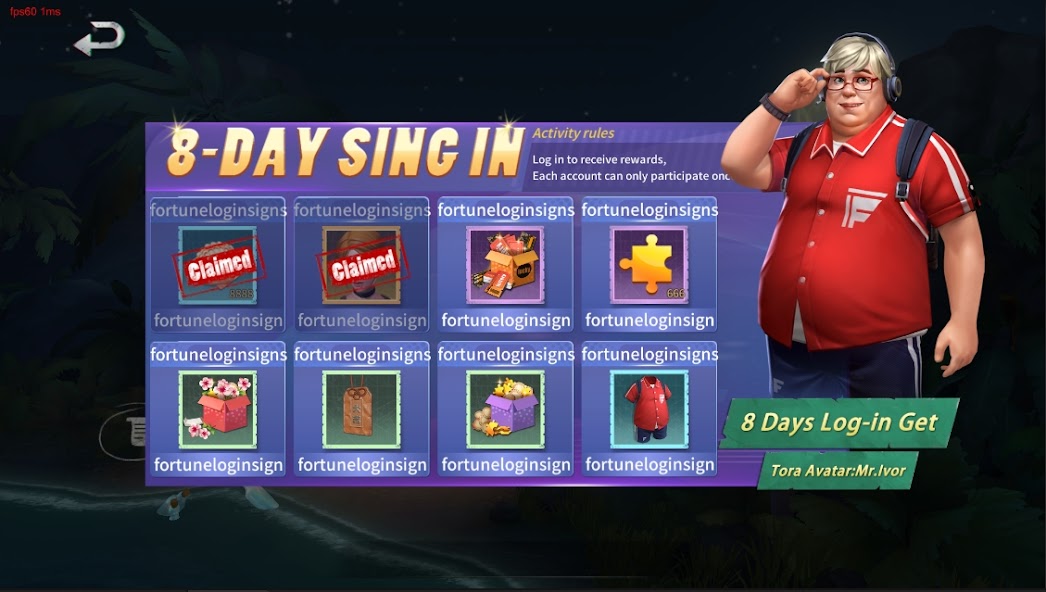Viewport: 1046px width, 592px height.
Task: Tap the 8 Days Log-in Get banner
Action: click(839, 422)
